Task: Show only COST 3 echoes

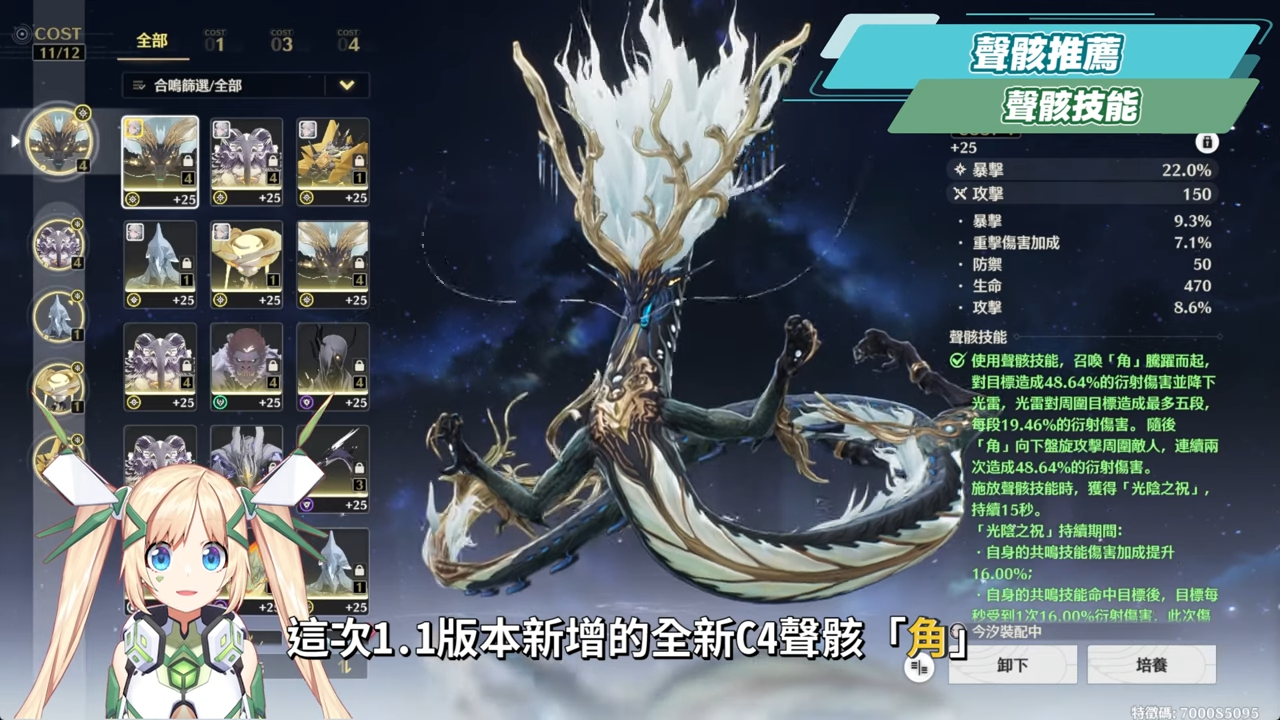Action: [282, 41]
